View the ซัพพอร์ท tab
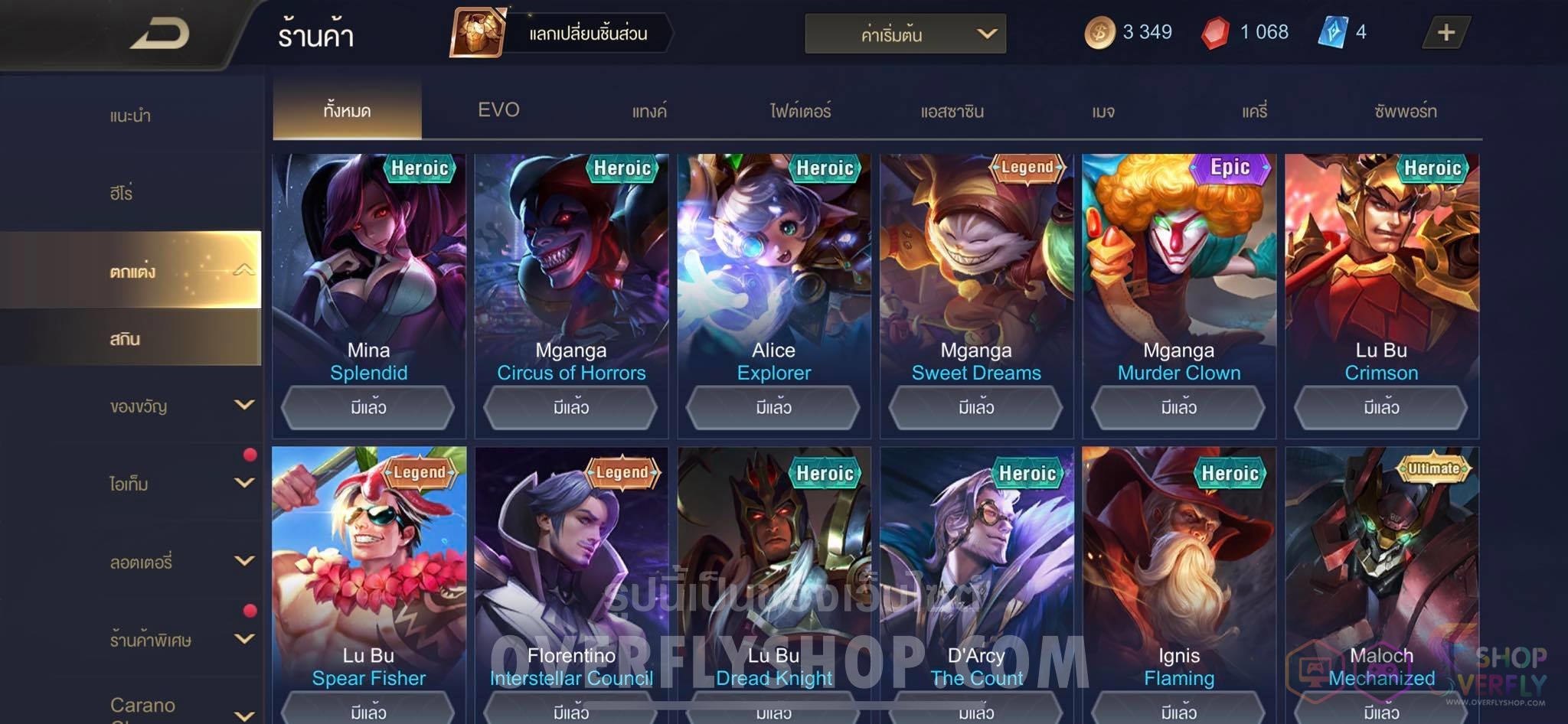 [x=1405, y=112]
